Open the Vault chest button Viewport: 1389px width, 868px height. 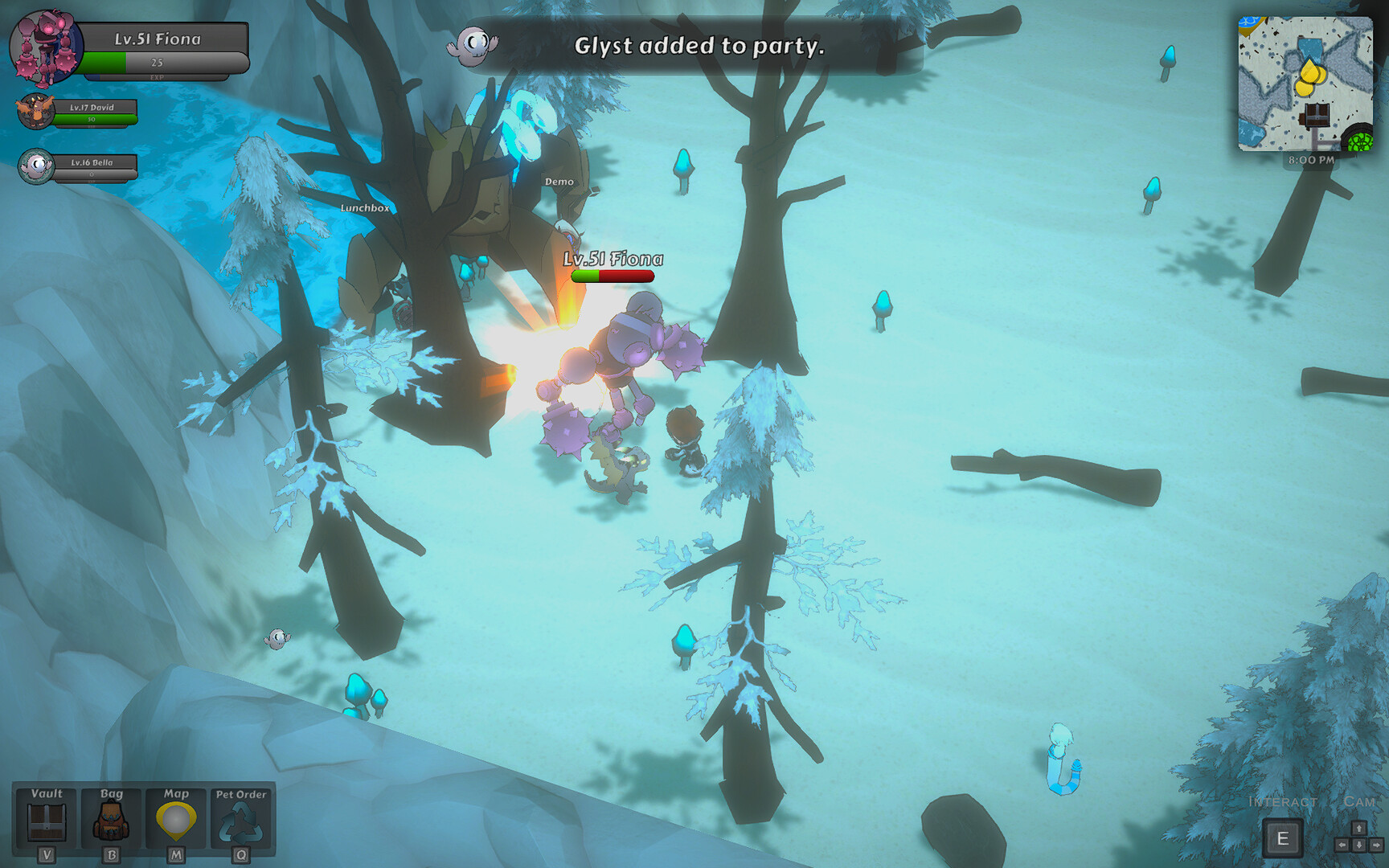47,820
